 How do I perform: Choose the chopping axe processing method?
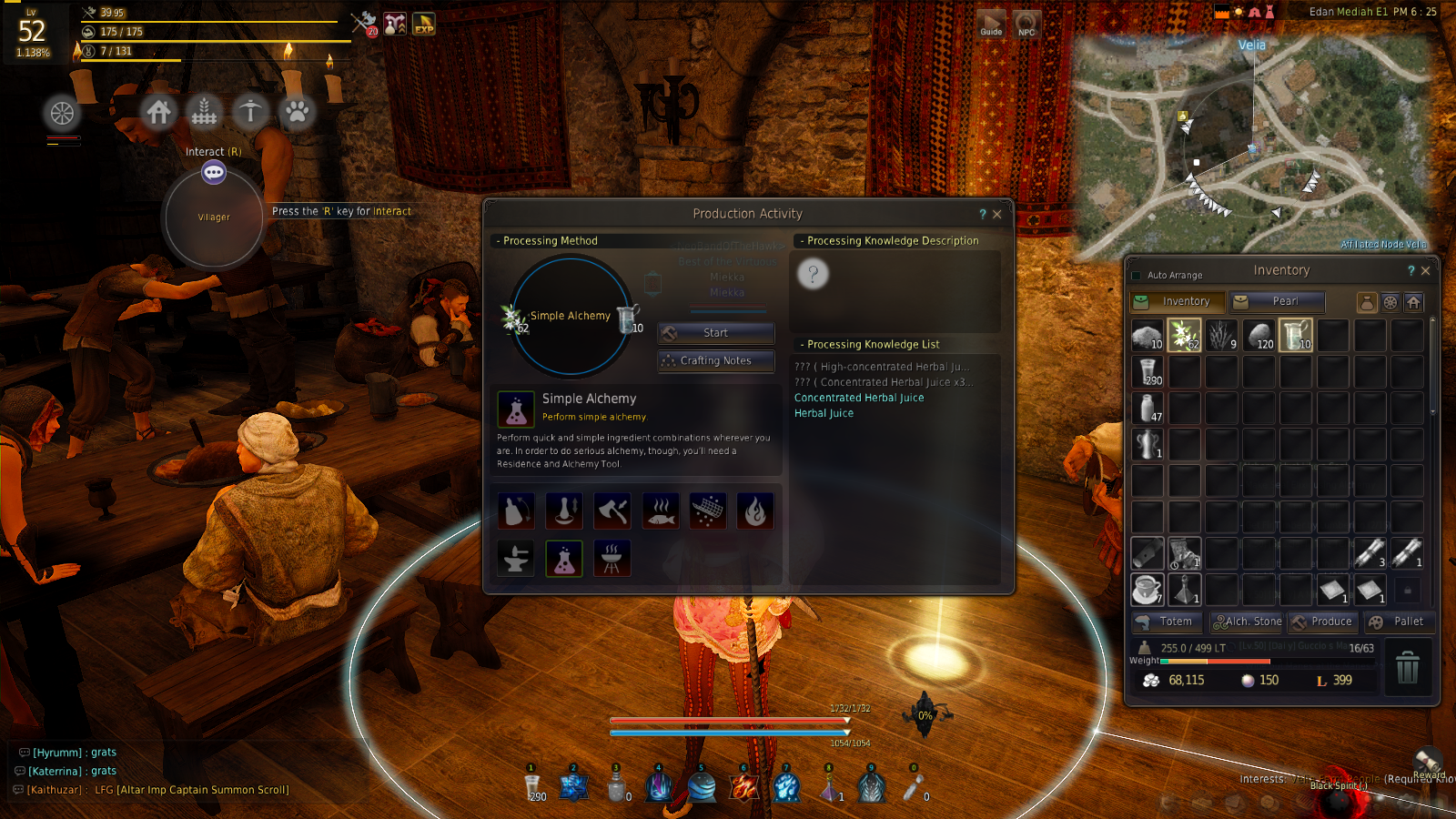pyautogui.click(x=612, y=511)
